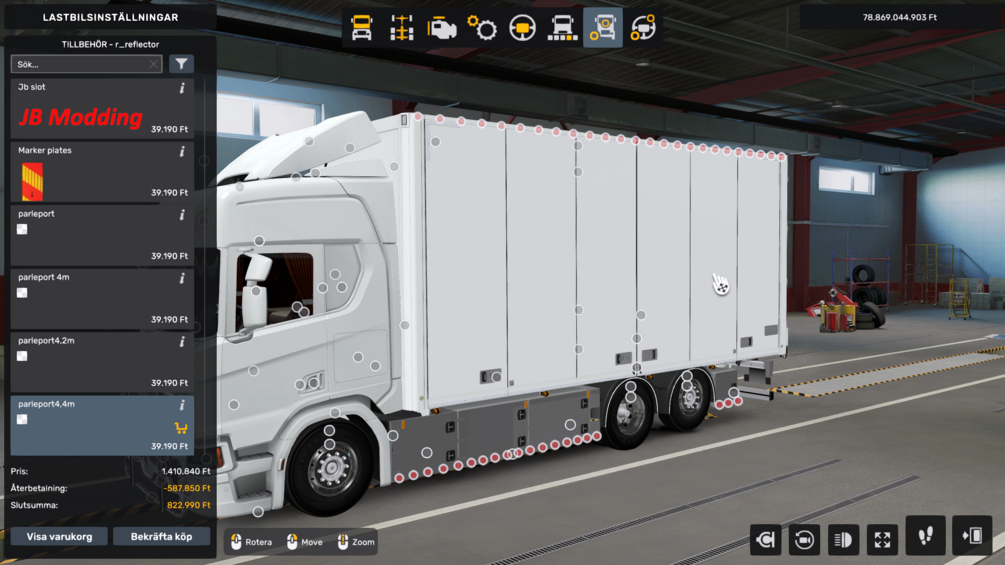Toggle the fullscreen expand arrows button
The image size is (1005, 565).
coord(882,540)
